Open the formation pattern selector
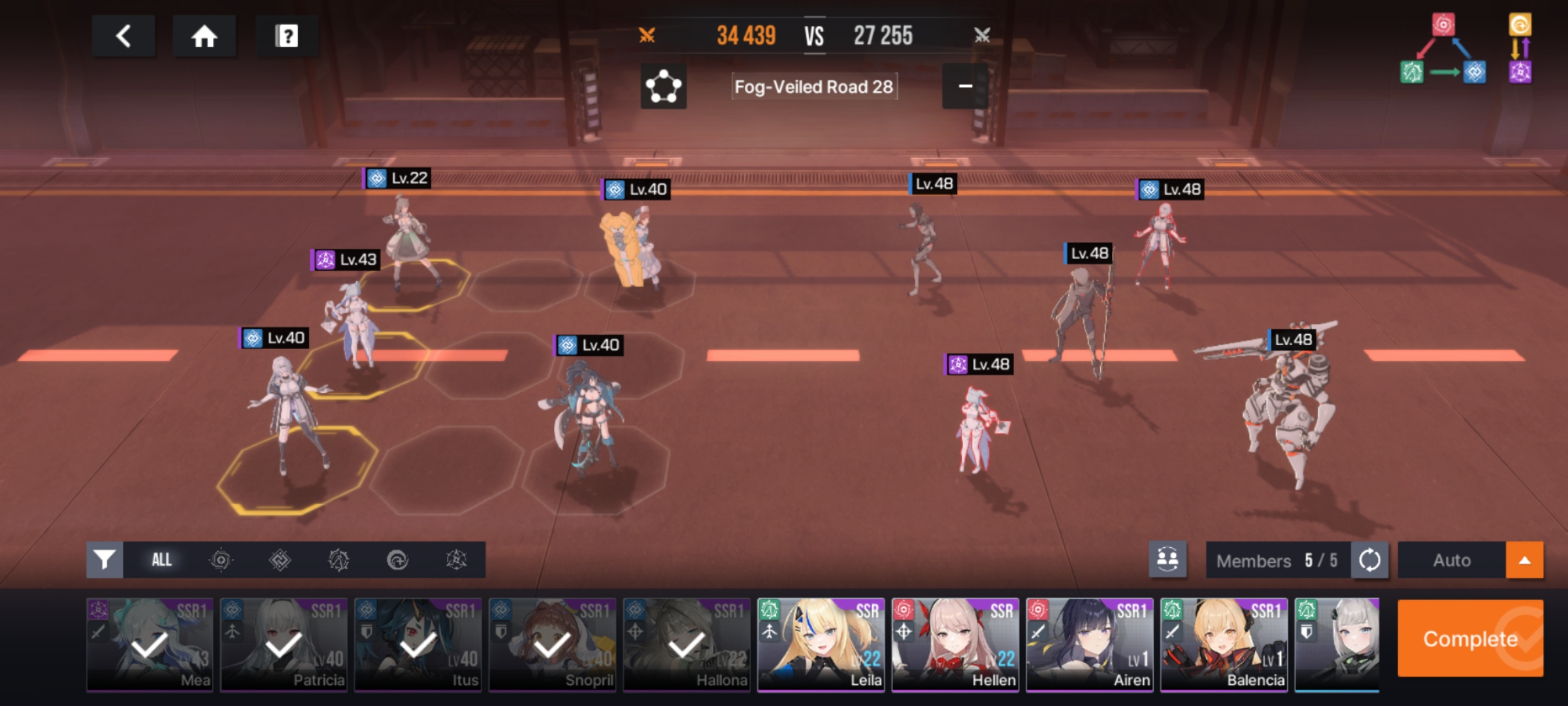The width and height of the screenshot is (1568, 706). 663,86
